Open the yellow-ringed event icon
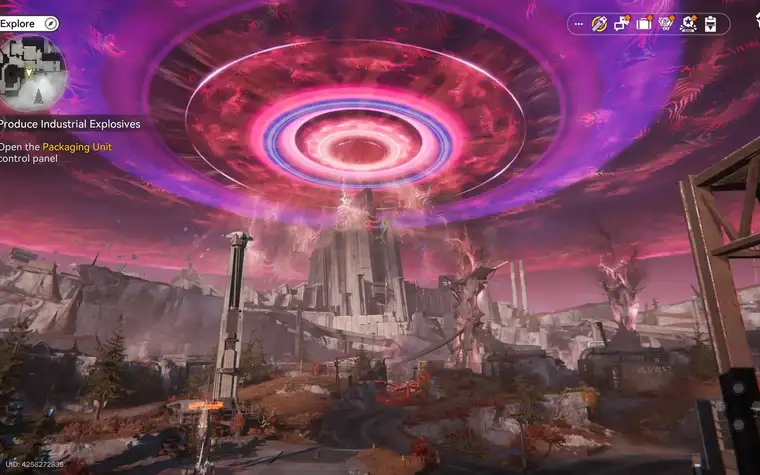The width and height of the screenshot is (760, 475). (x=600, y=23)
